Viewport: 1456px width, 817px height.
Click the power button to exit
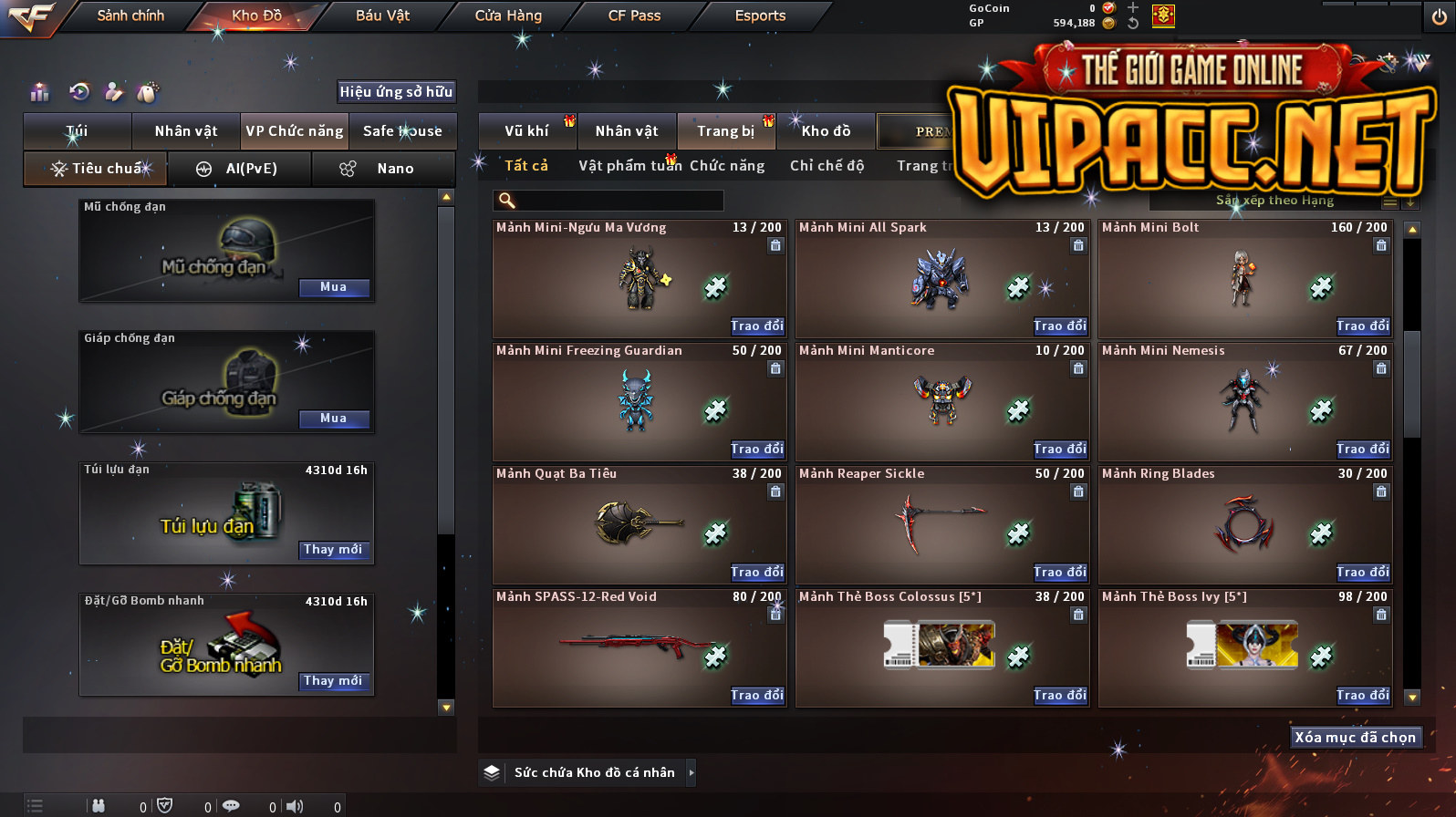[1439, 16]
